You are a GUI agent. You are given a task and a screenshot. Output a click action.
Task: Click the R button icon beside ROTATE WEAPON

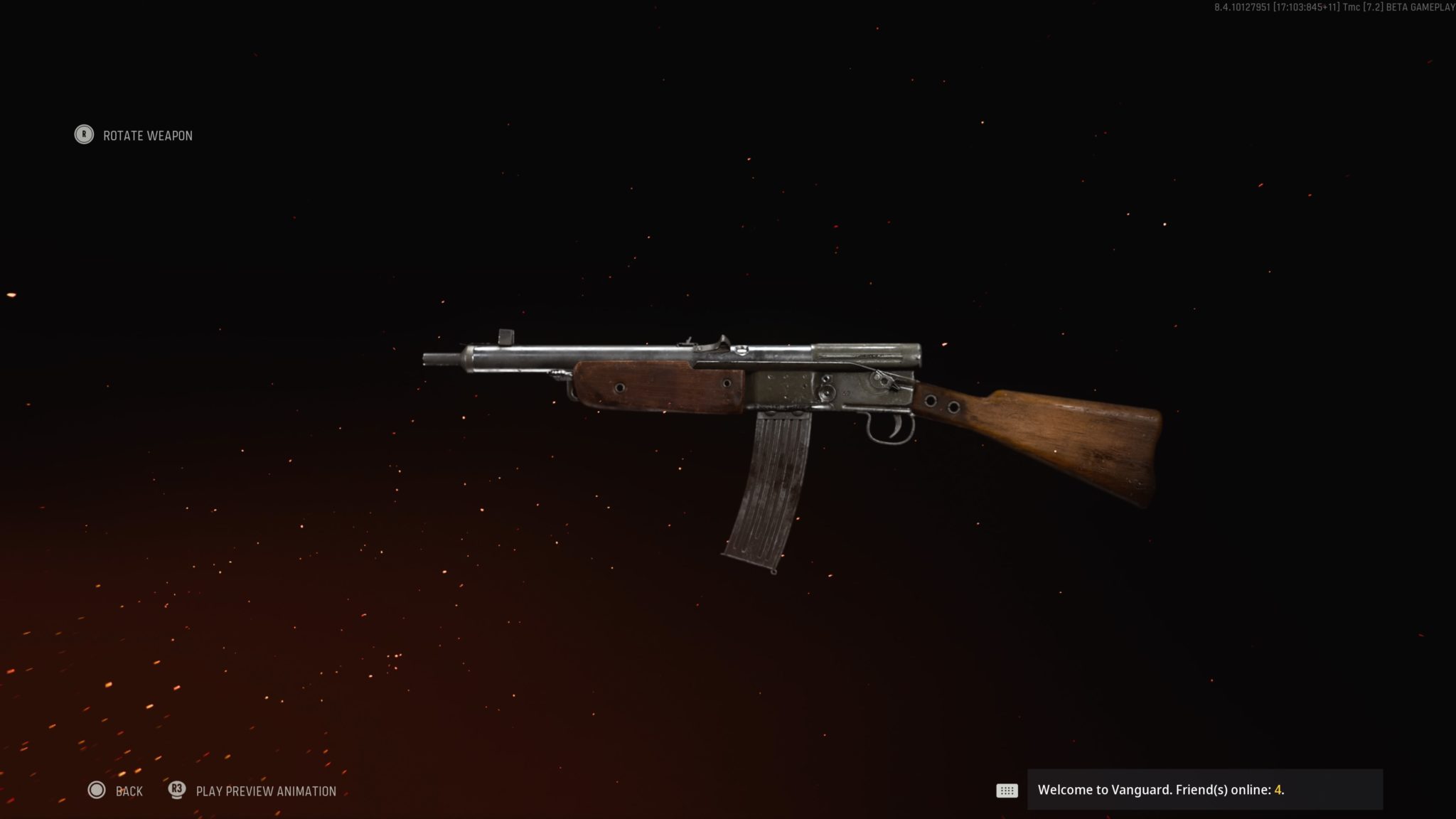tap(84, 135)
